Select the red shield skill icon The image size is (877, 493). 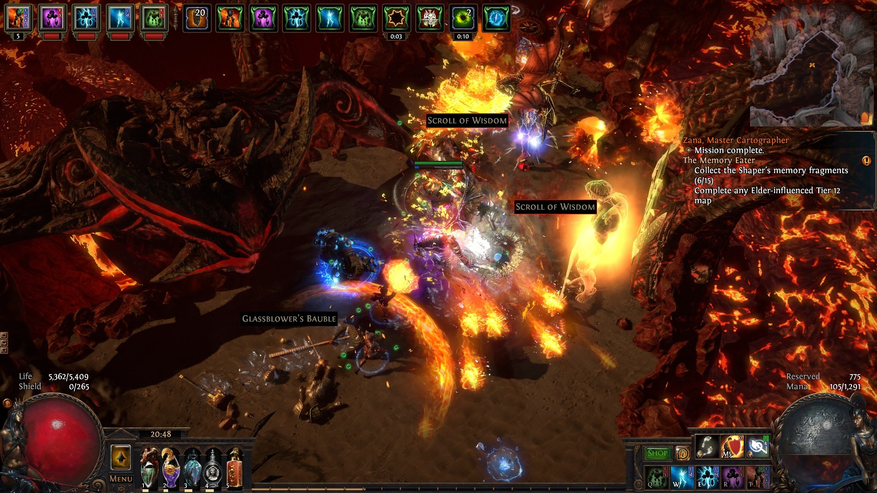[733, 447]
